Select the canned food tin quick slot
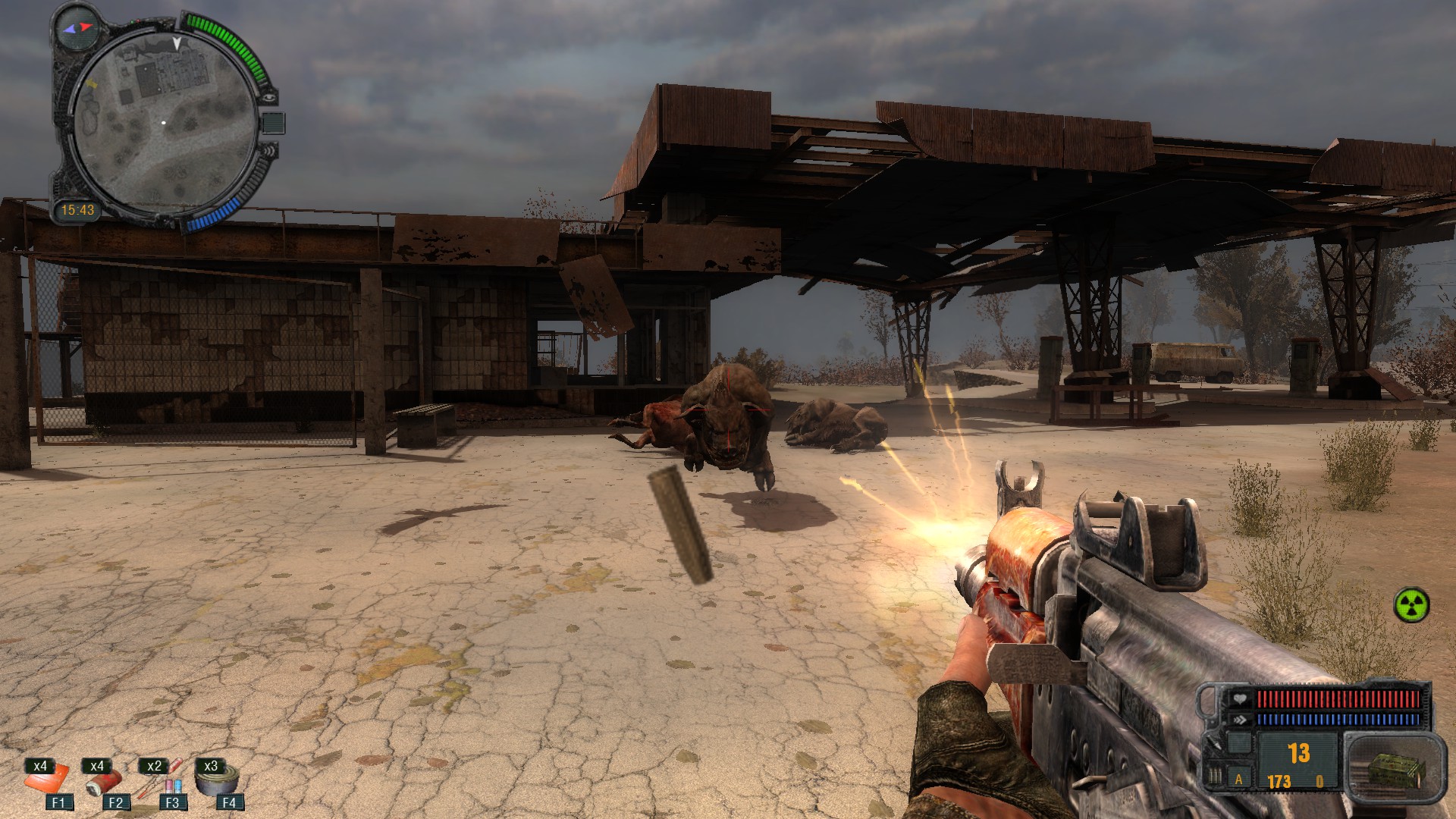Screen dimensions: 1456x819 click(x=217, y=780)
